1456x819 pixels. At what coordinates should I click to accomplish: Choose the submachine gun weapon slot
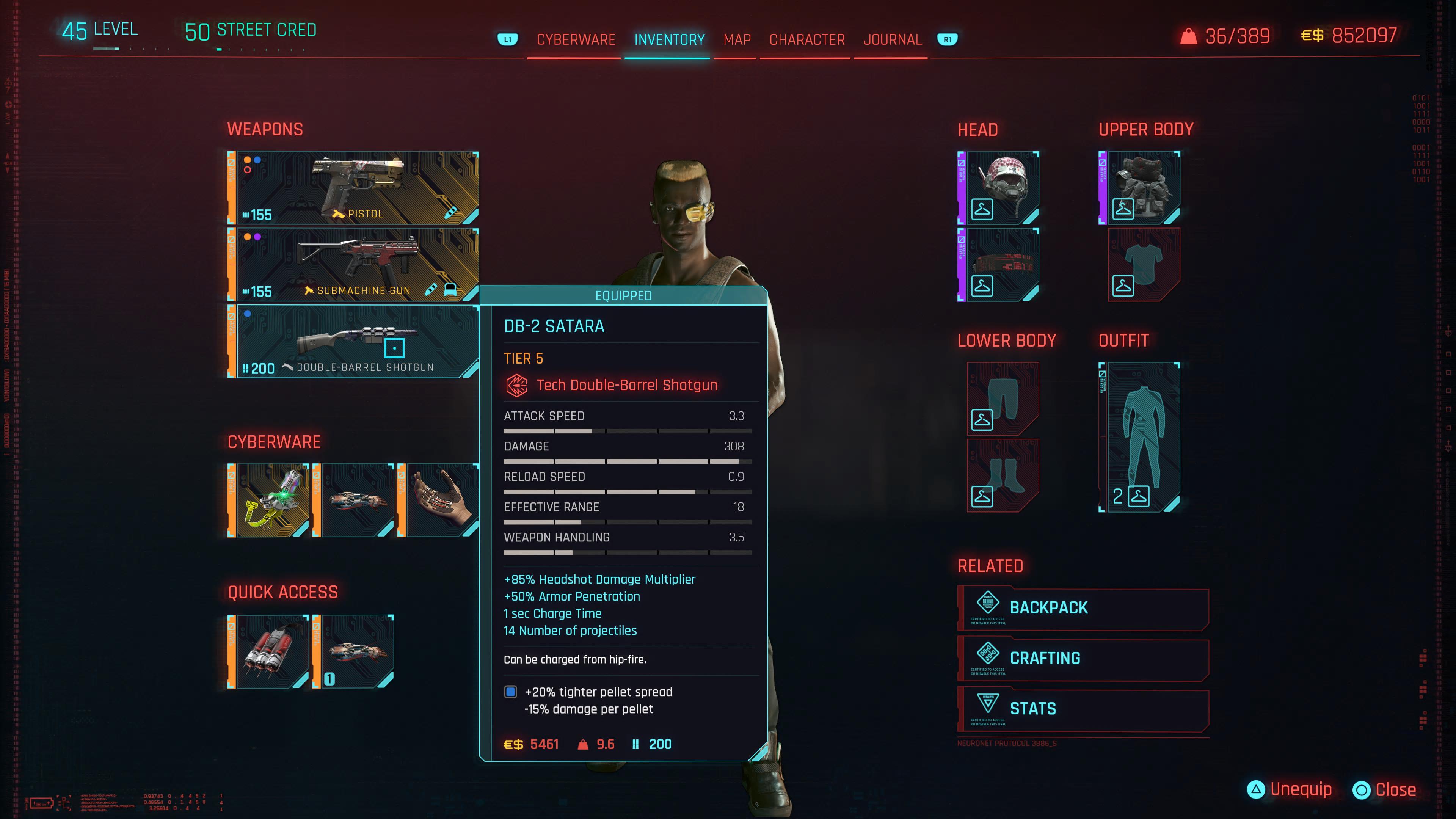tap(356, 265)
